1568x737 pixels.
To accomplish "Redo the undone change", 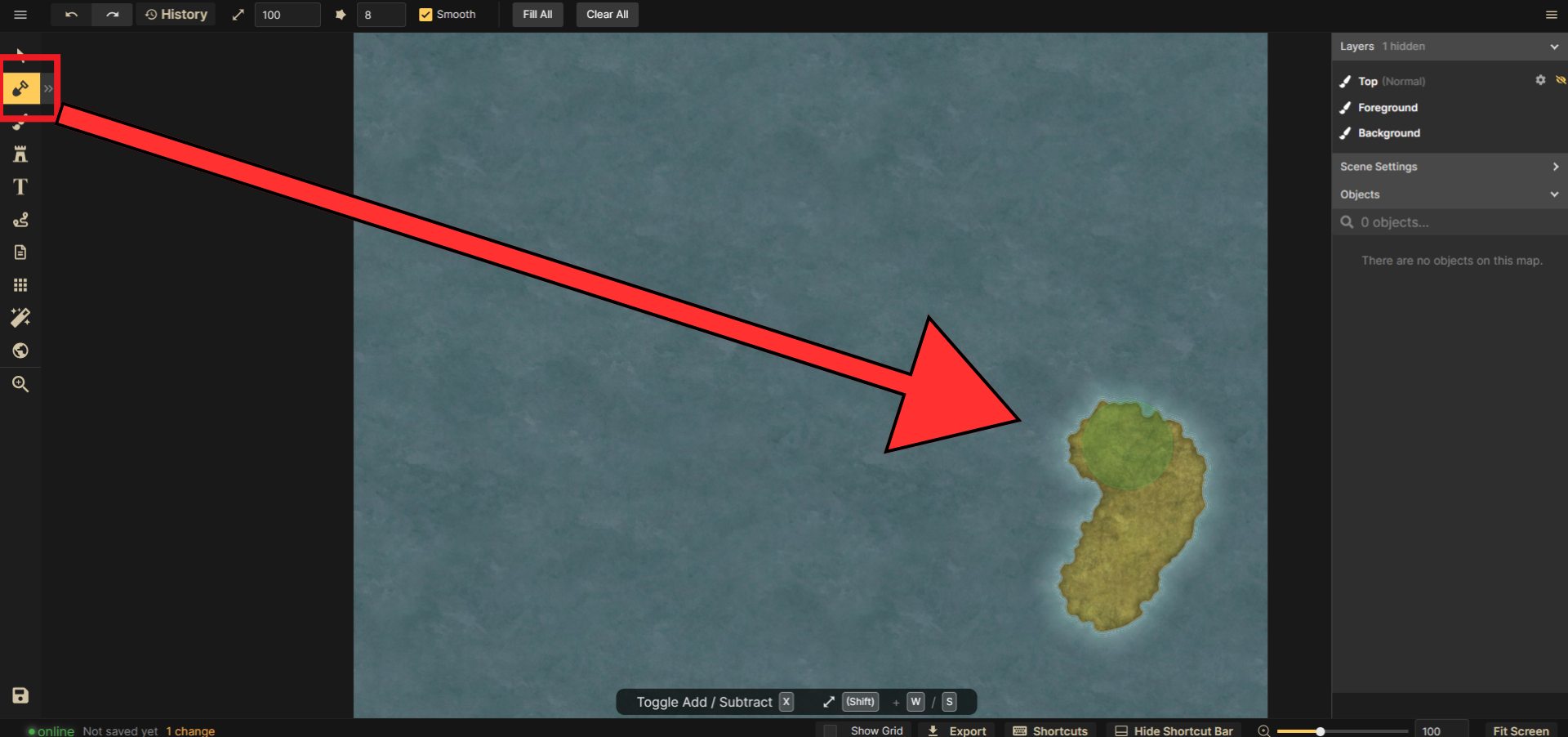I will (x=113, y=15).
